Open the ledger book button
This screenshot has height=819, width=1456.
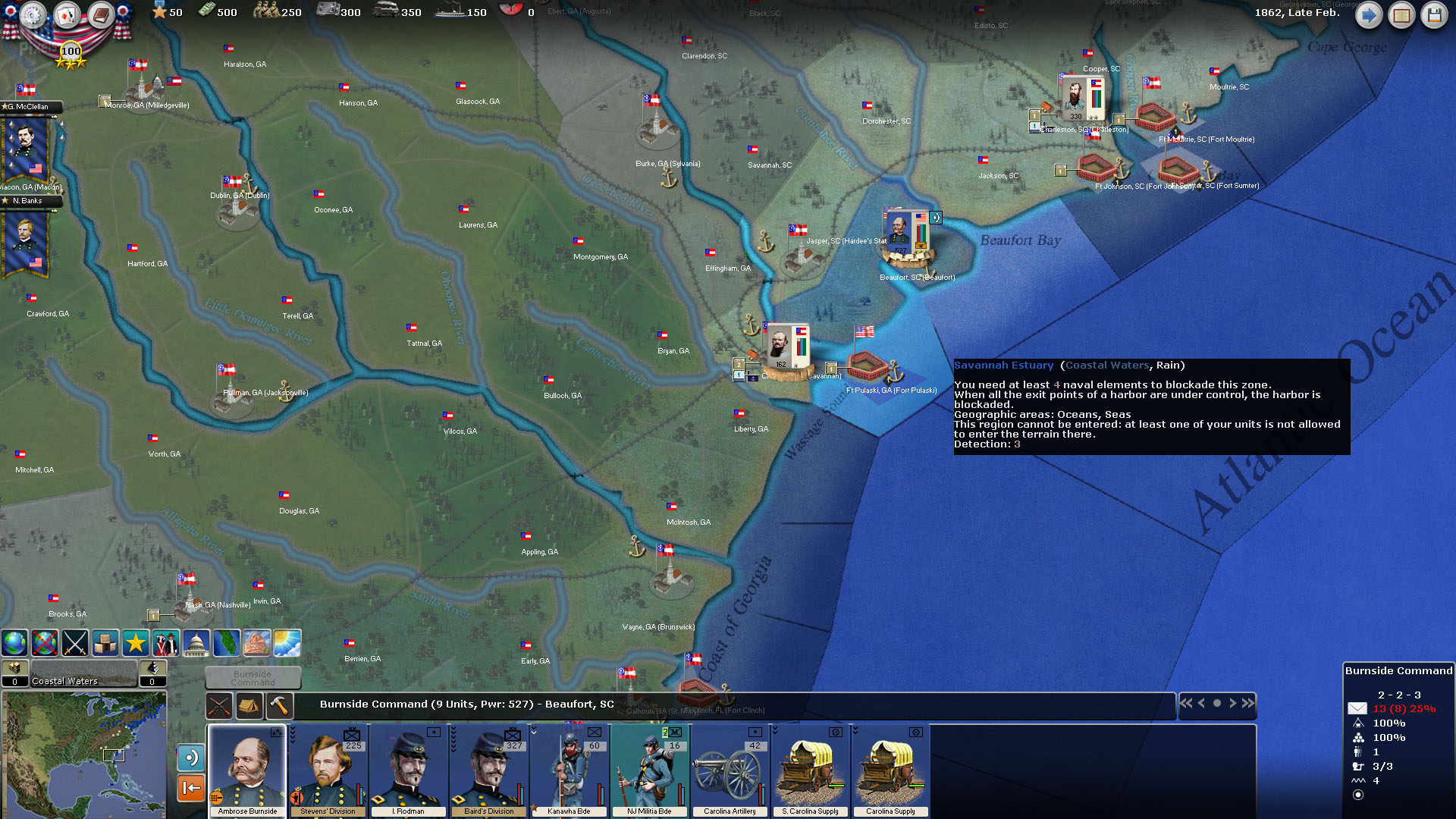(1401, 14)
